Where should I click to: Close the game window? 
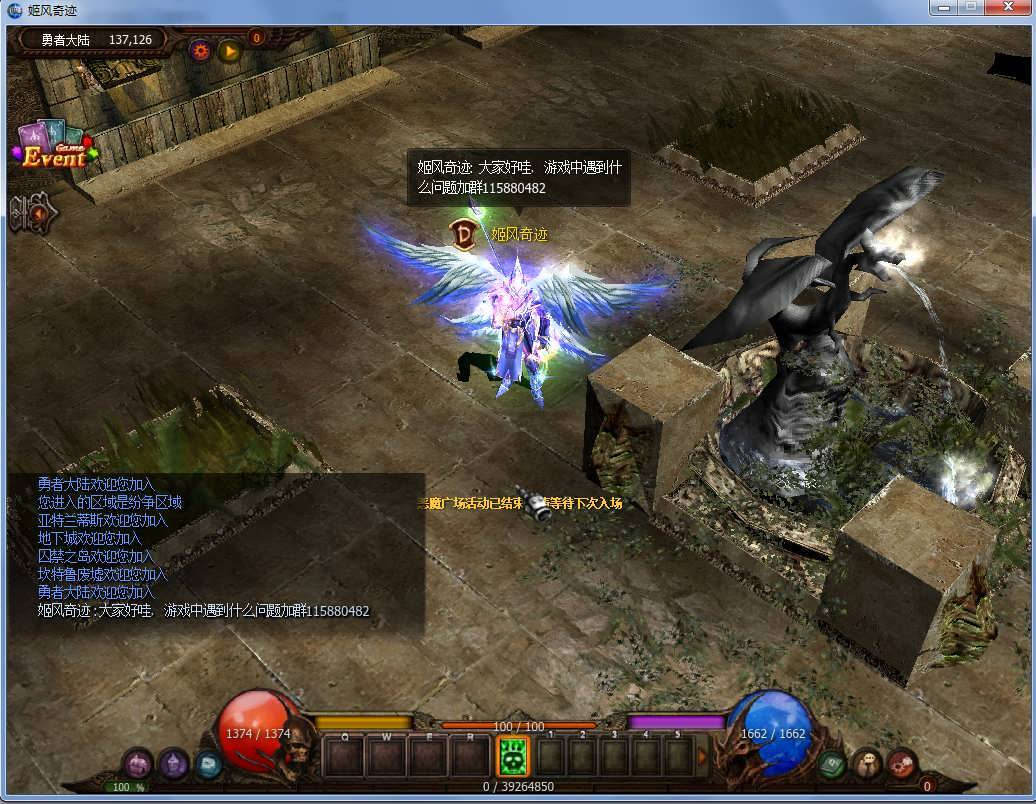(1008, 8)
